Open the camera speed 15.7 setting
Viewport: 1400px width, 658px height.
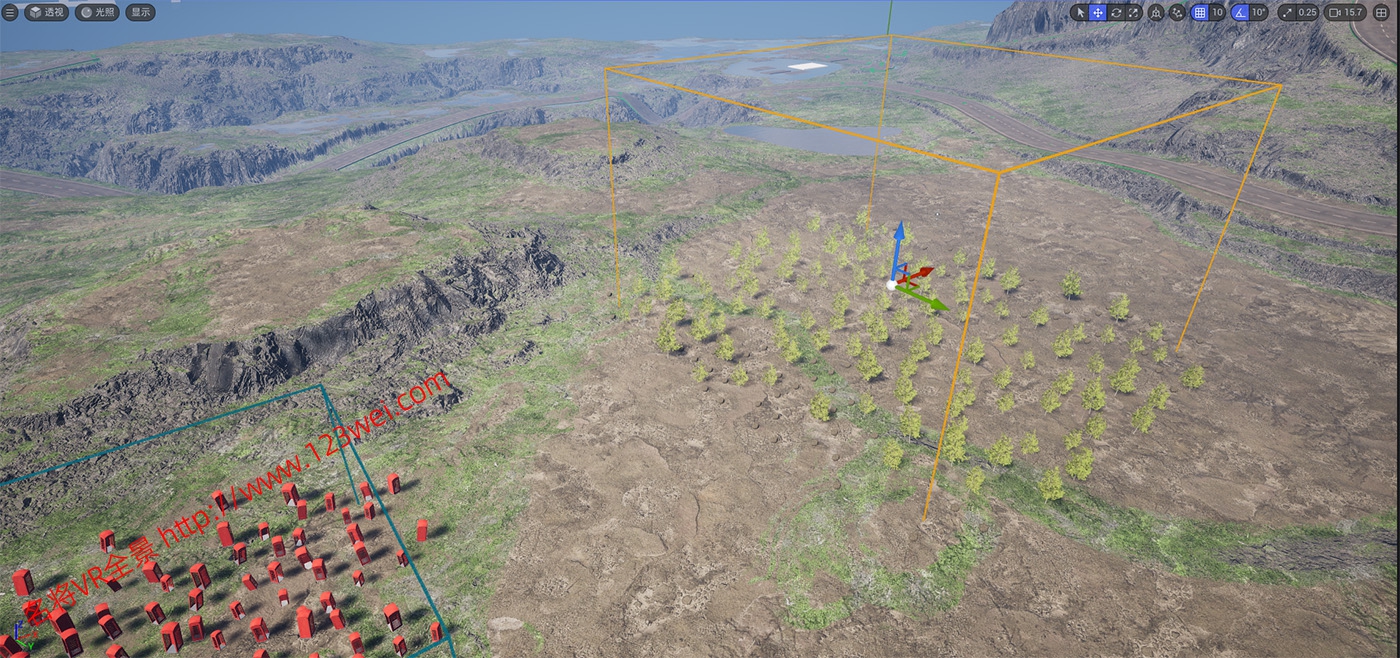point(1346,12)
